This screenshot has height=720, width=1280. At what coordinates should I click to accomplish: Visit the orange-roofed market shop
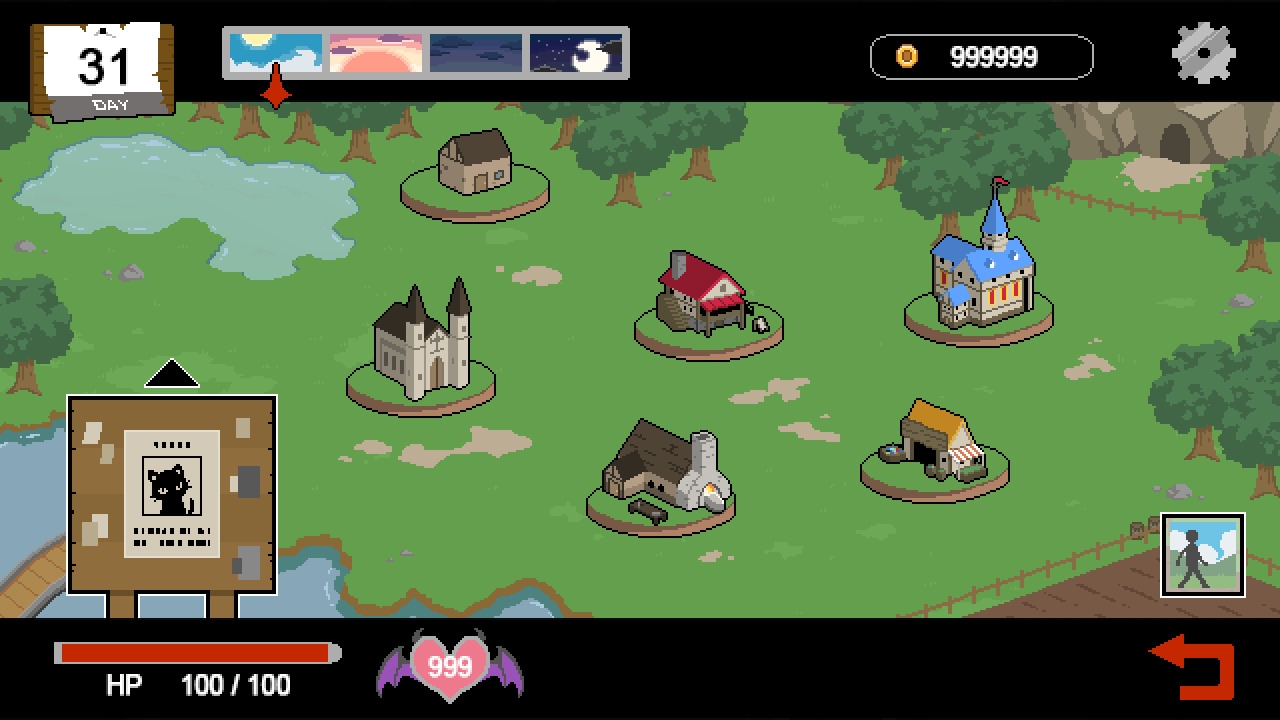tap(937, 441)
